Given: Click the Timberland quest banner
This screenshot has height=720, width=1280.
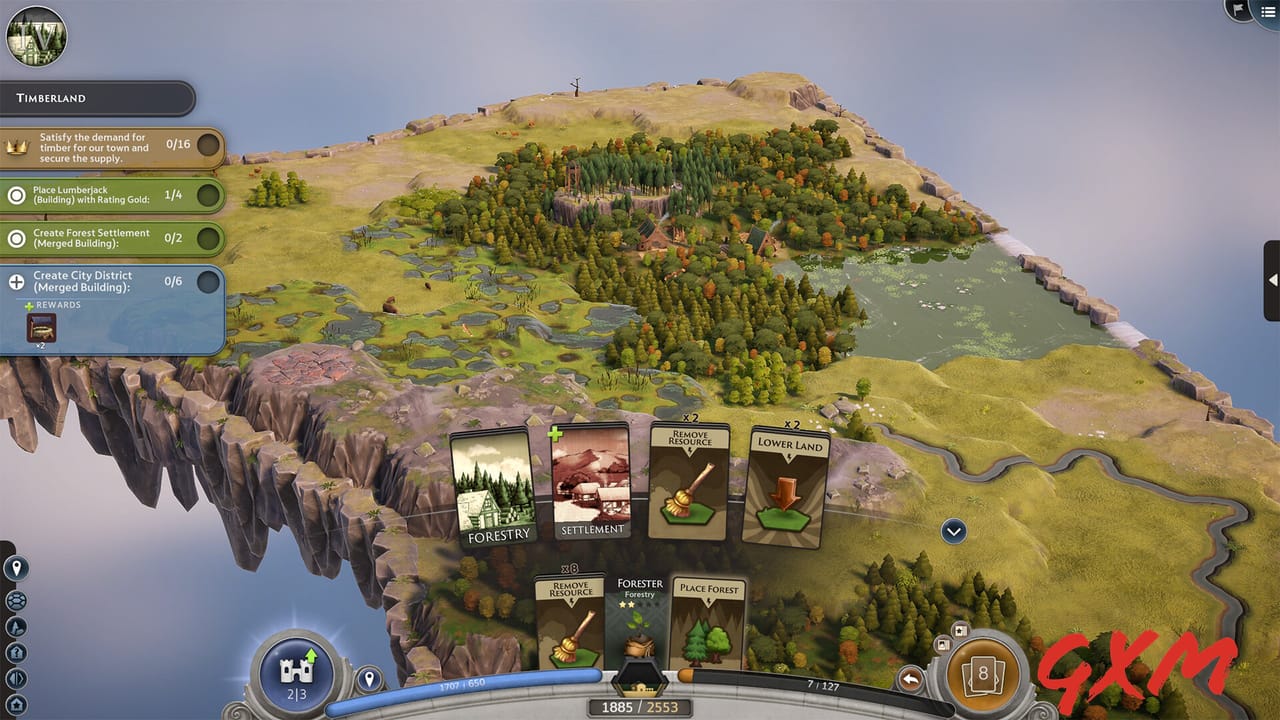Looking at the screenshot, I should [95, 98].
